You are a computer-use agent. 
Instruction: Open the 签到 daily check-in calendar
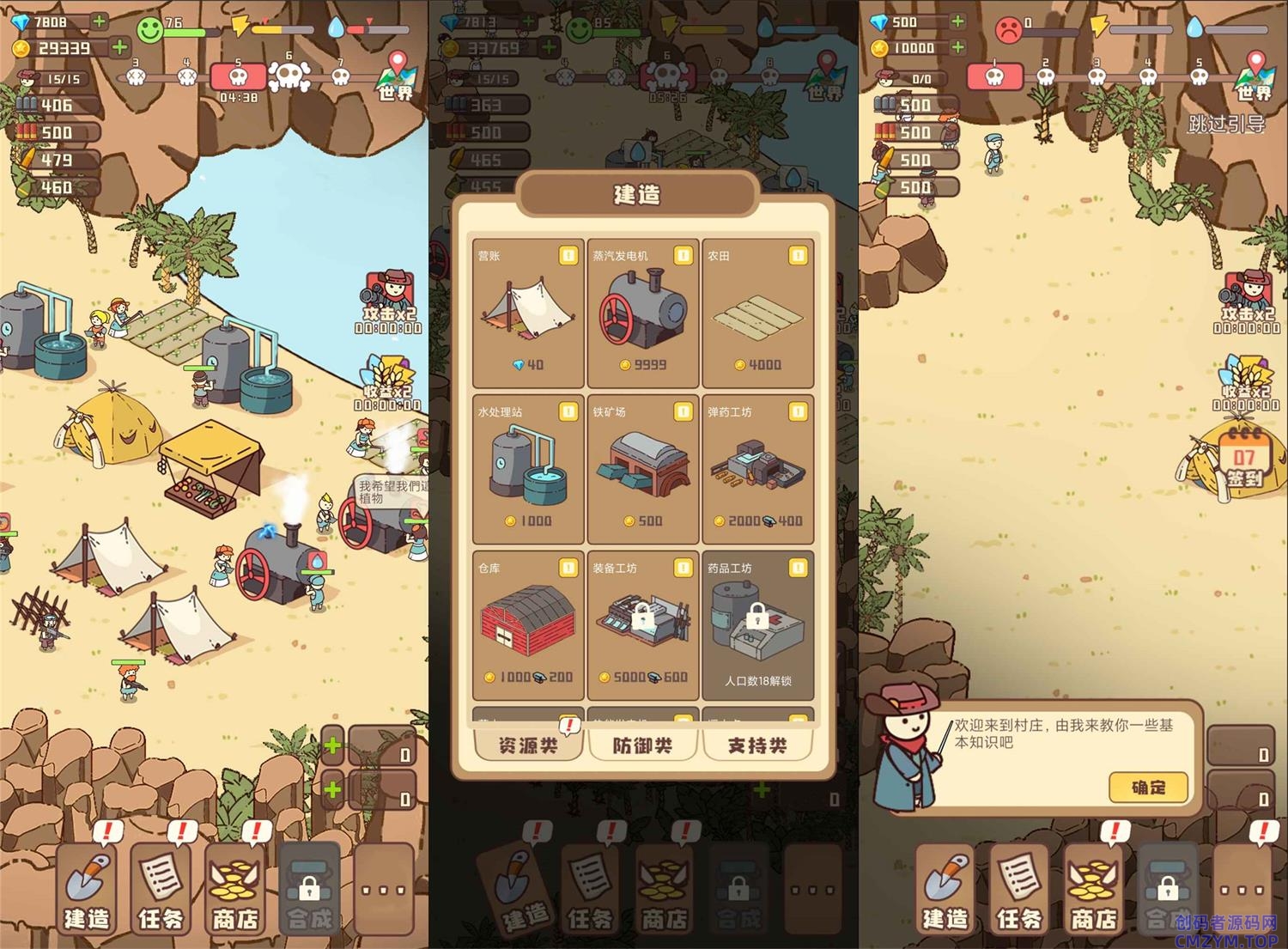coord(1243,465)
